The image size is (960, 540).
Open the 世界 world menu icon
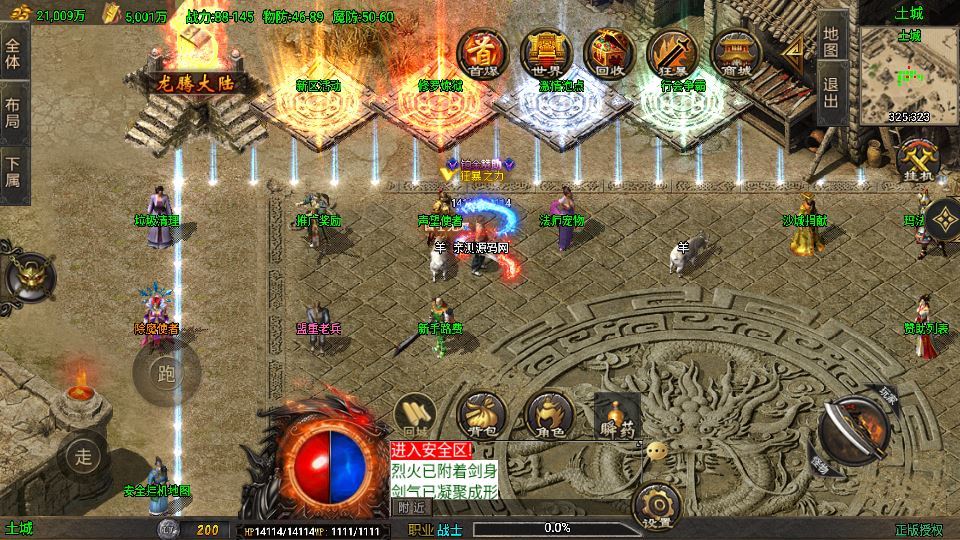pos(544,54)
